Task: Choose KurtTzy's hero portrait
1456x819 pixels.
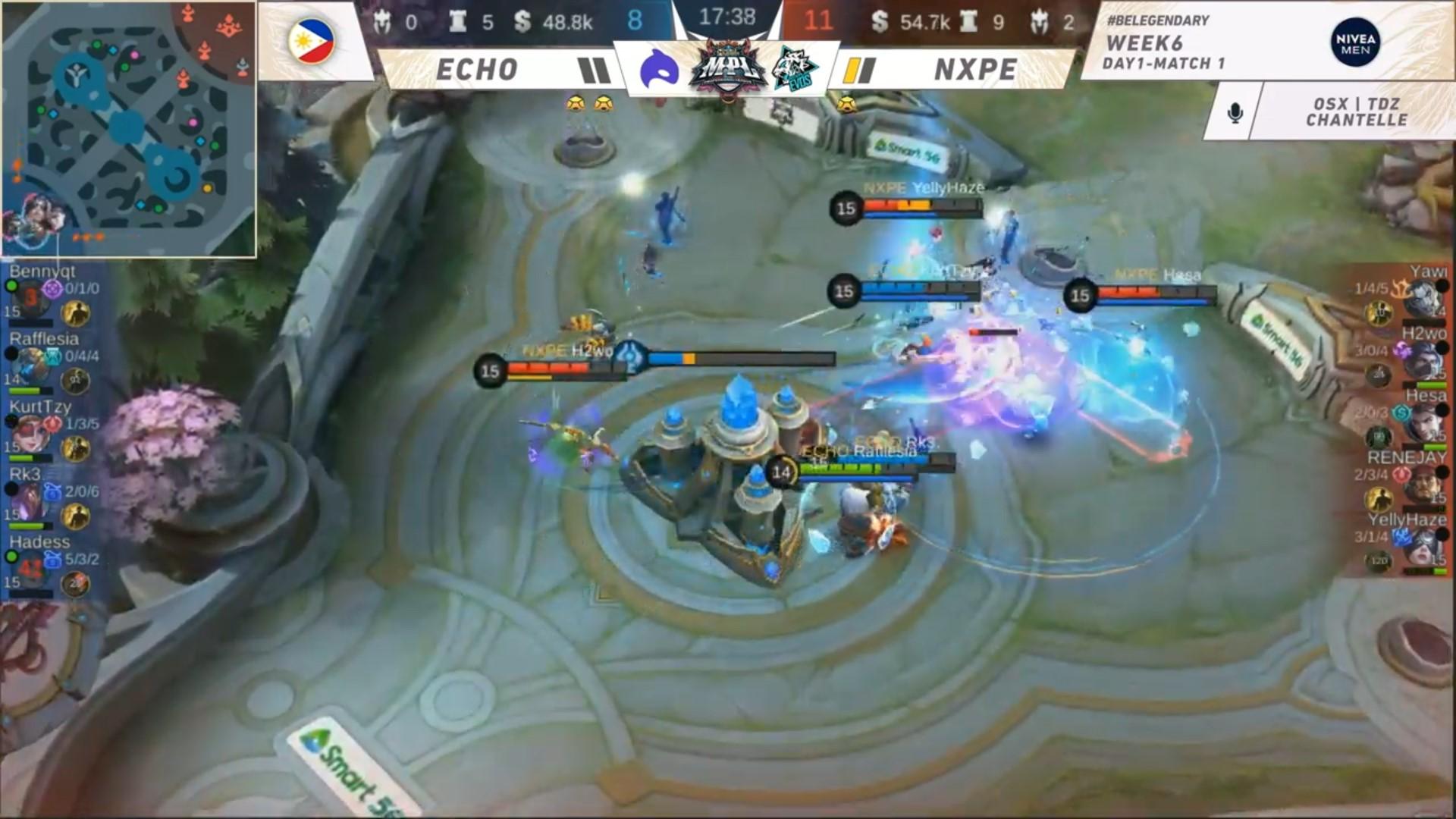Action: [30, 432]
